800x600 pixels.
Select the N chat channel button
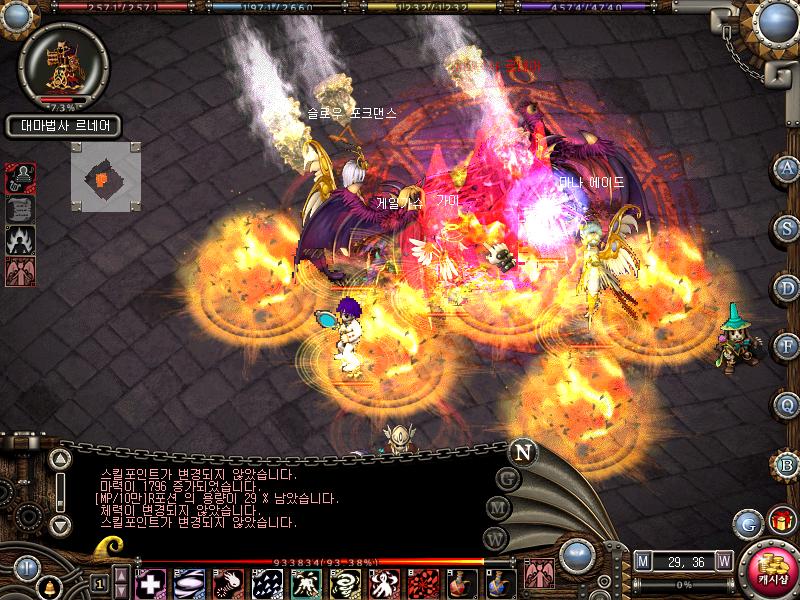522,451
